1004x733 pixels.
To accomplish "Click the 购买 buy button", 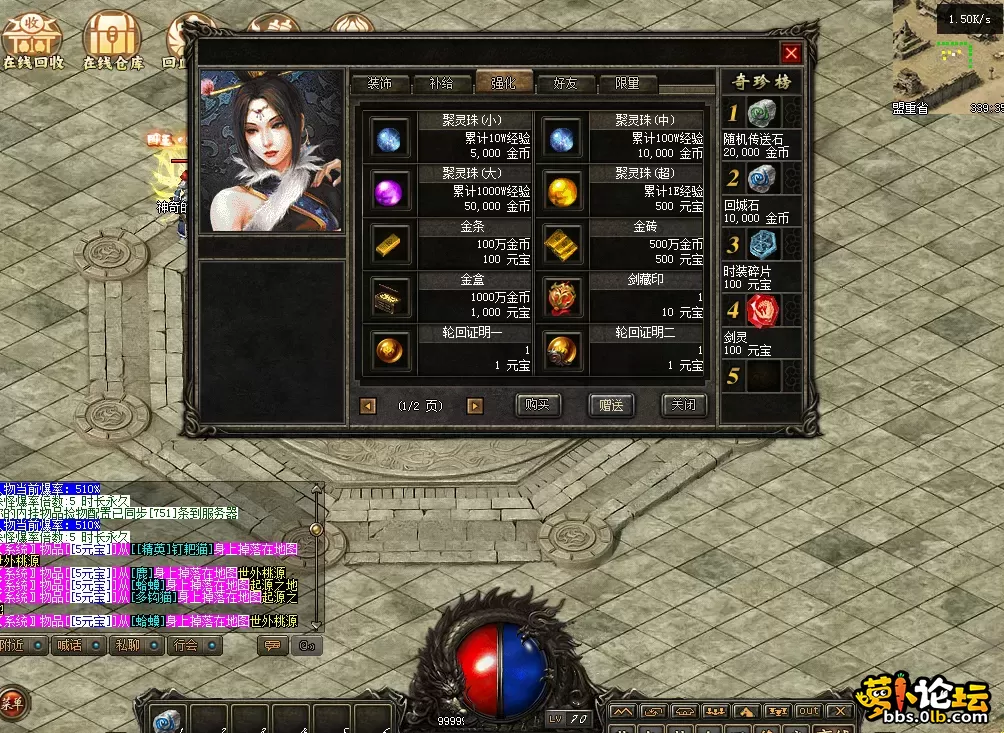I will click(x=538, y=405).
